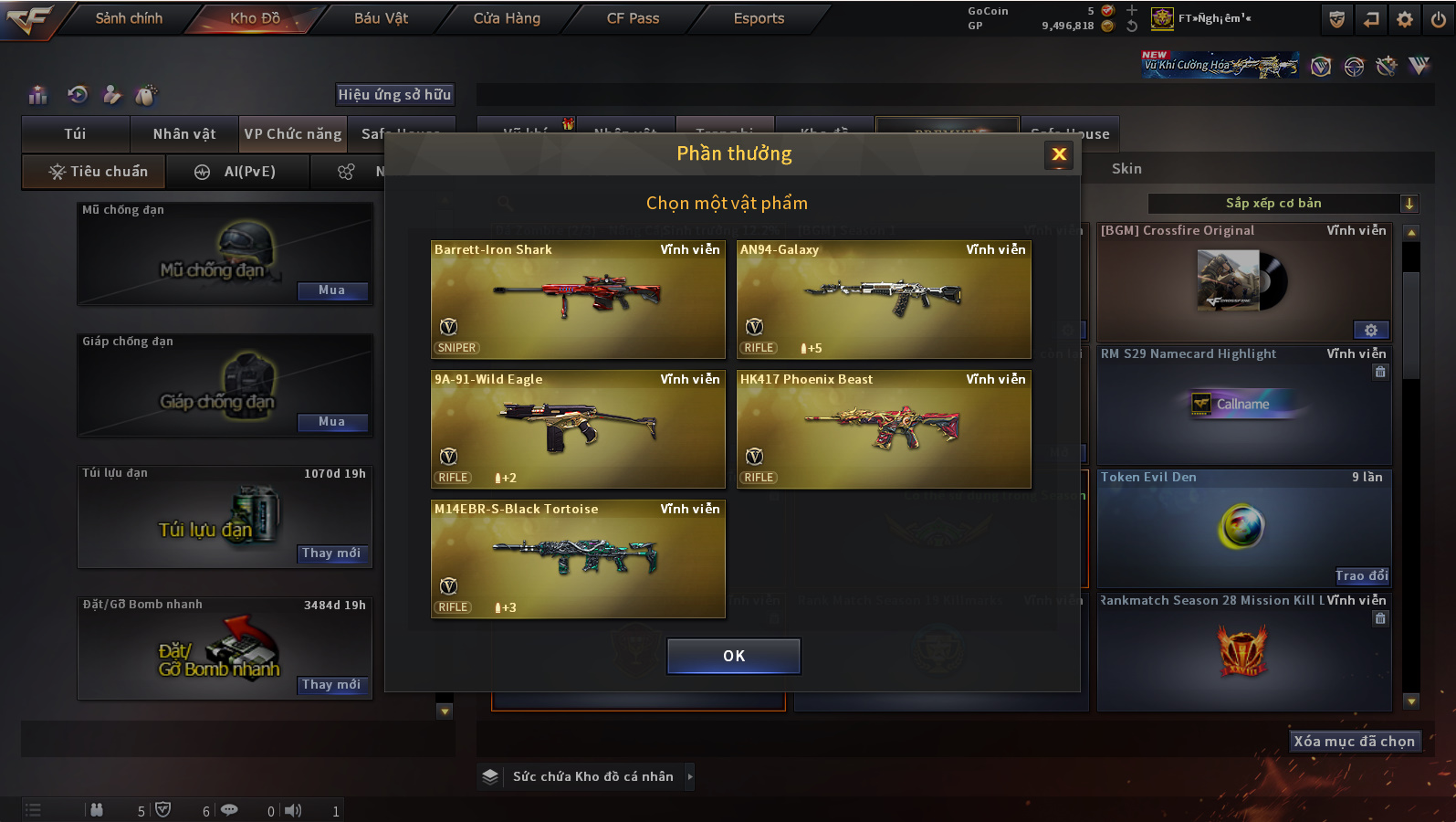Switch to the Nhân vật character tab
The image size is (1456, 822).
click(184, 133)
